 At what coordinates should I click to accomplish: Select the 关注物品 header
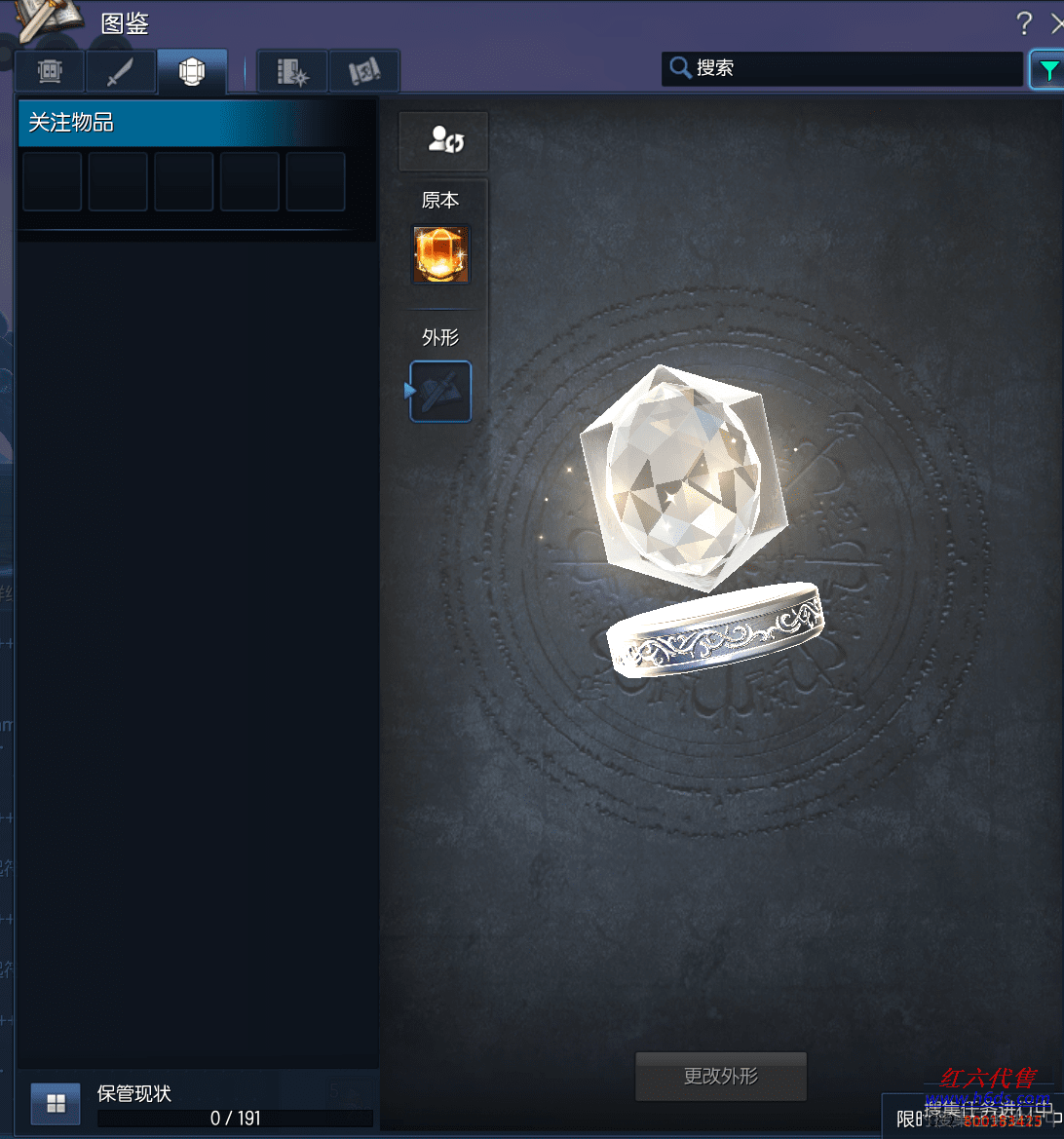click(x=195, y=123)
